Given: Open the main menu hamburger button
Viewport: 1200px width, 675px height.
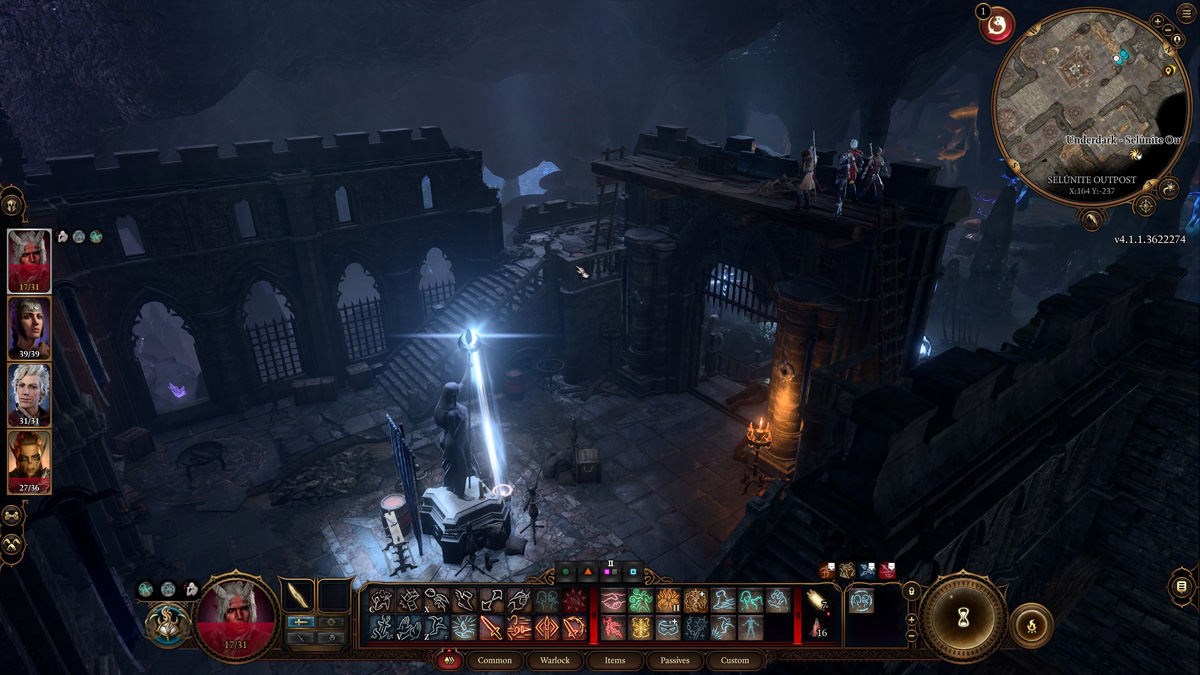Looking at the screenshot, I should point(1187,11).
